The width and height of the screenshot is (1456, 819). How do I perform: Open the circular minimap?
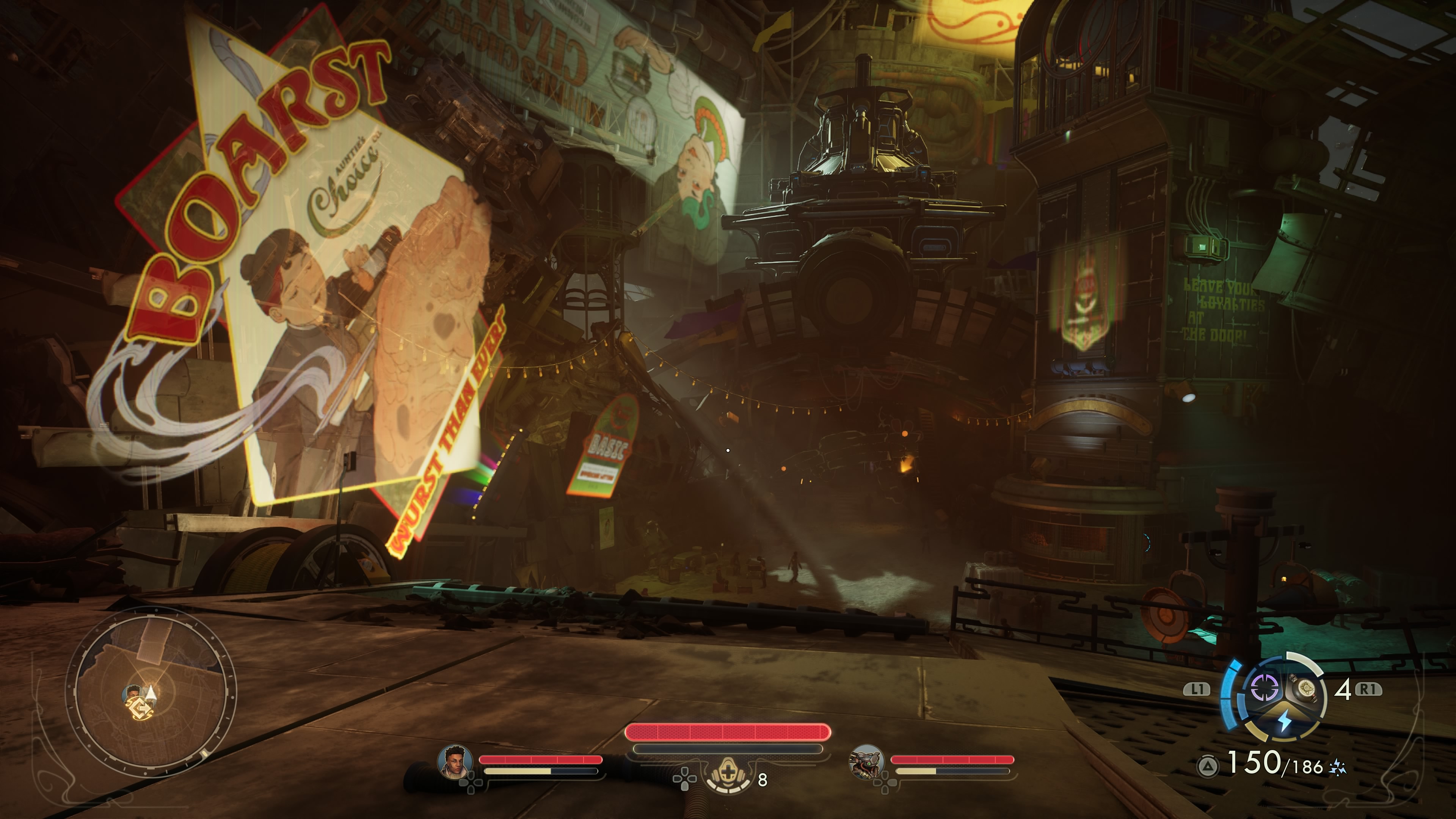(152, 691)
